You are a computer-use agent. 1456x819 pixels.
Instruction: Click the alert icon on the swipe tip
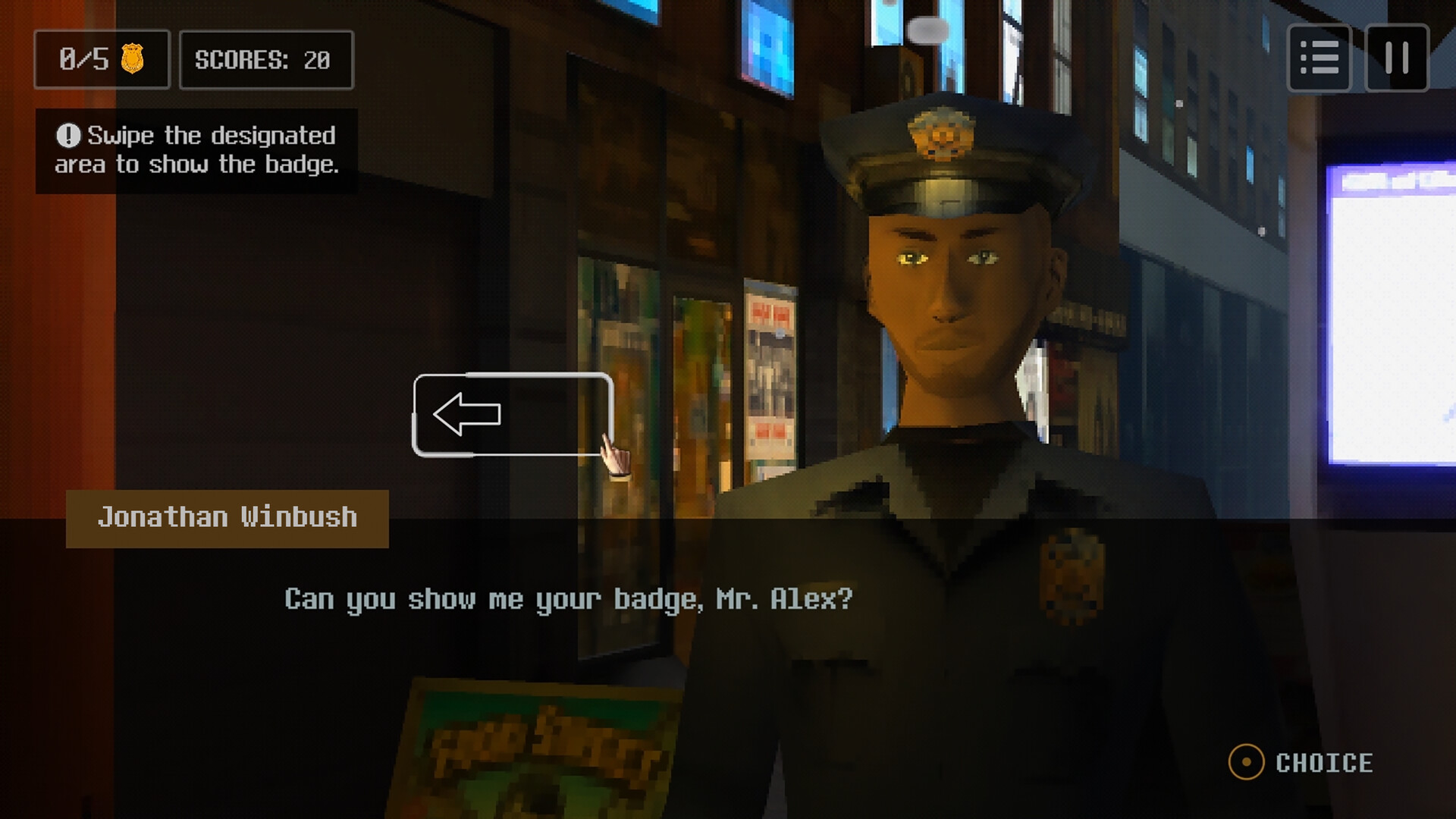67,135
